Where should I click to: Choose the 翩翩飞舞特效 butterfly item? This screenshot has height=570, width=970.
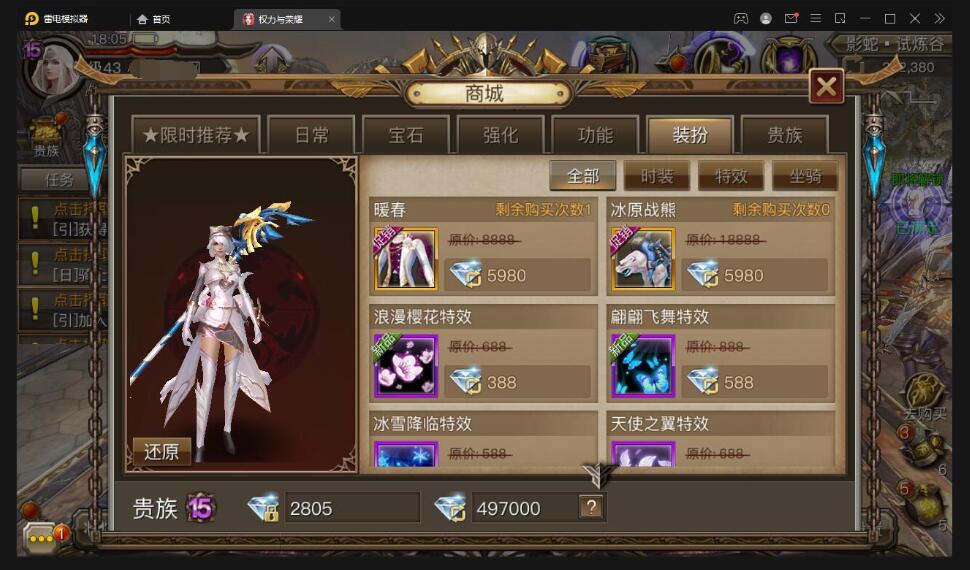click(x=643, y=366)
